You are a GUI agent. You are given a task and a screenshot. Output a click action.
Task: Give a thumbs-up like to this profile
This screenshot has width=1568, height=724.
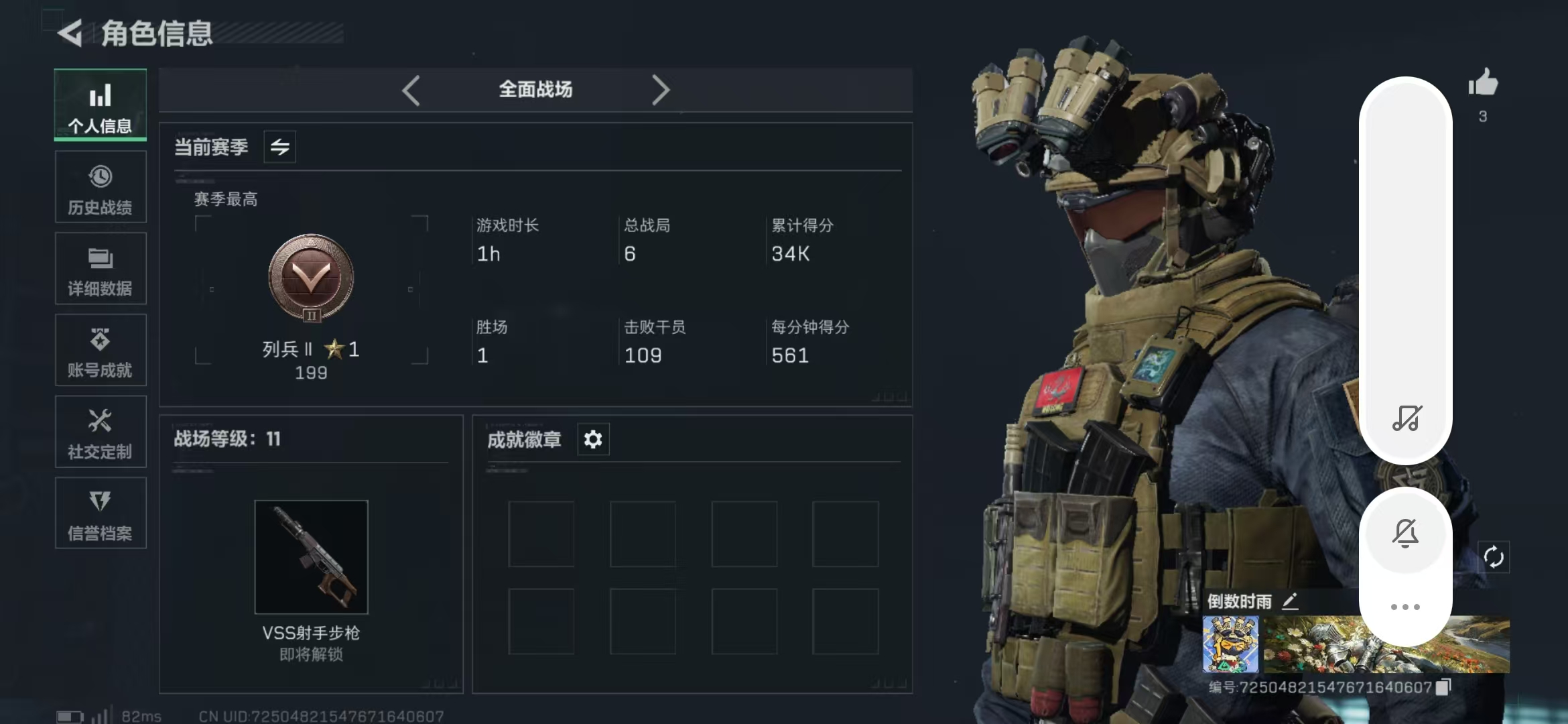pos(1483,84)
